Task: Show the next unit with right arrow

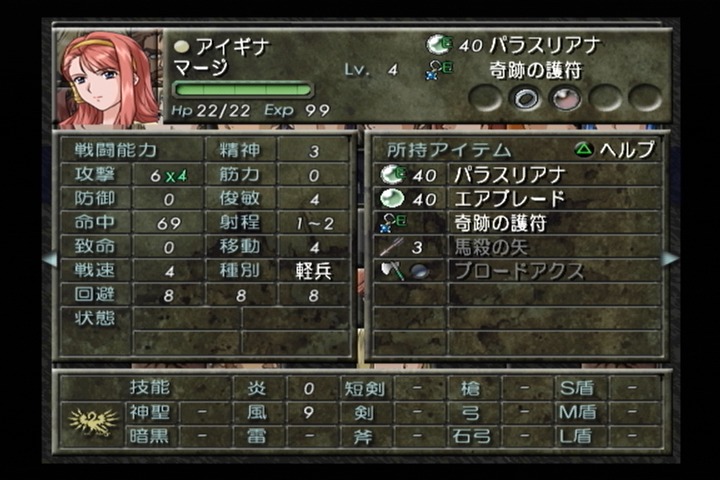Action: (670, 259)
